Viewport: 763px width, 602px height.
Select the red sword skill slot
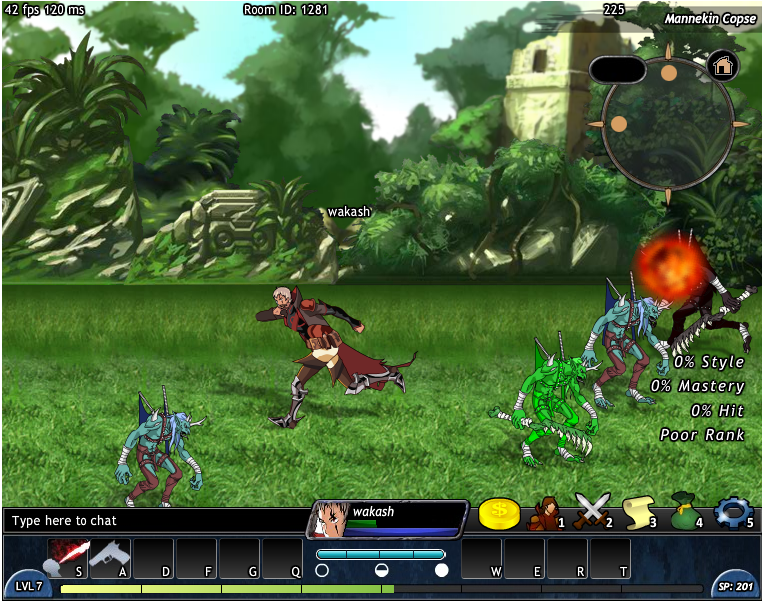click(68, 556)
